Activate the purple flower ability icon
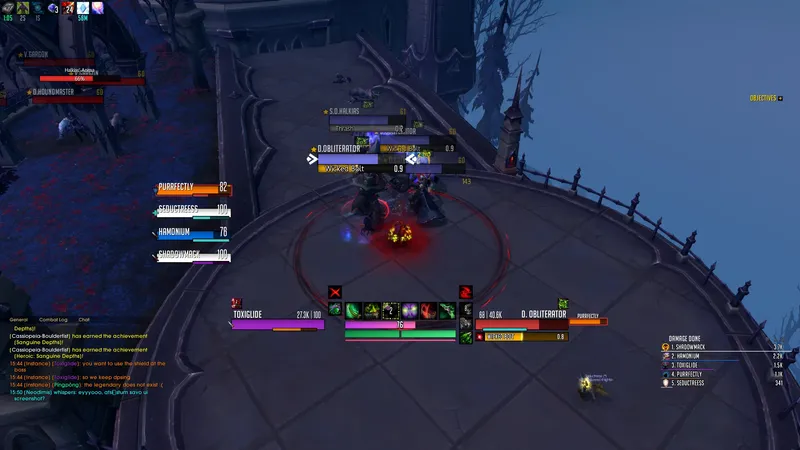This screenshot has width=800, height=450. point(409,310)
